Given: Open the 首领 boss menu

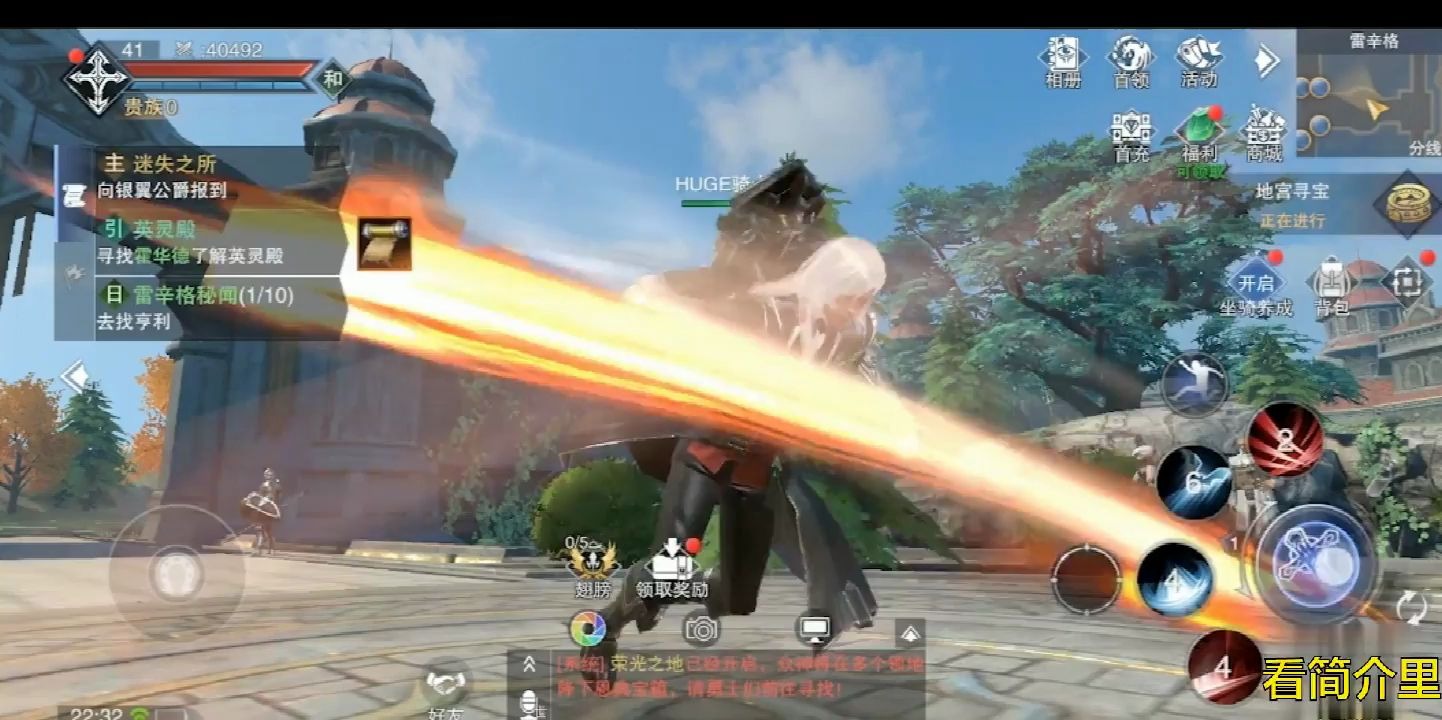Looking at the screenshot, I should (x=1131, y=60).
